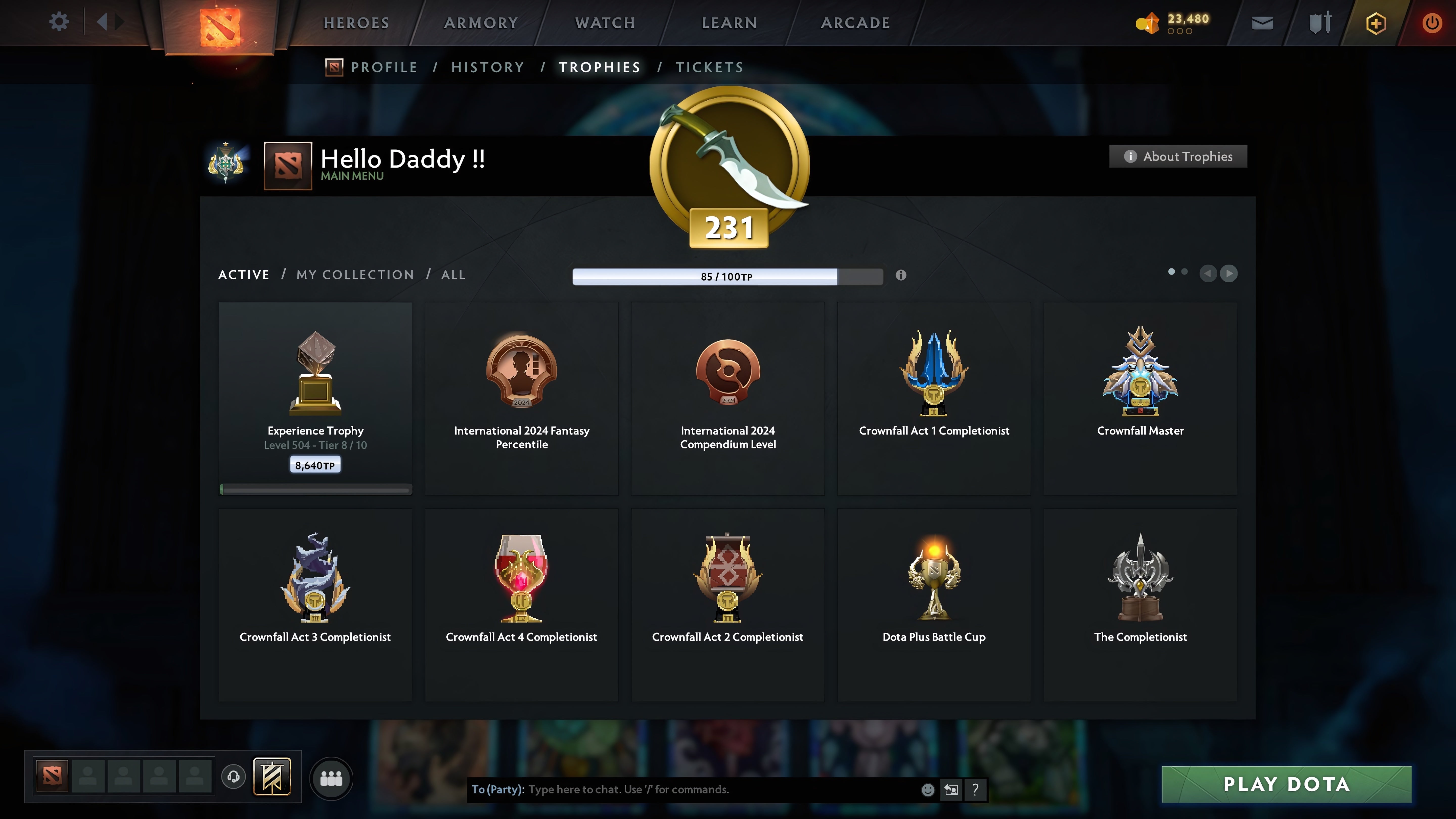This screenshot has height=819, width=1456.
Task: Open the ARCADE menu
Action: 855,22
